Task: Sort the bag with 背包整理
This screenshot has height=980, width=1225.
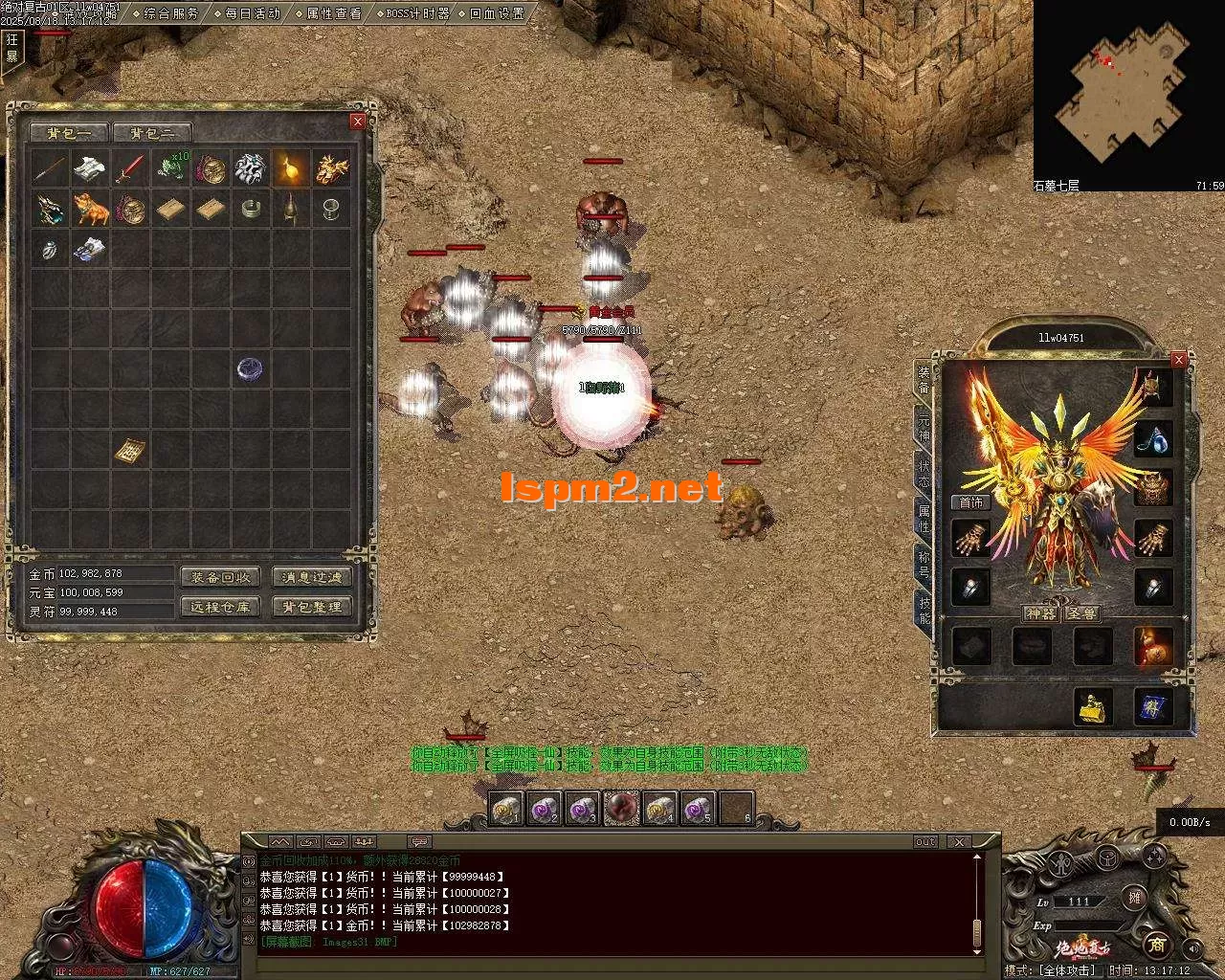Action: coord(313,607)
